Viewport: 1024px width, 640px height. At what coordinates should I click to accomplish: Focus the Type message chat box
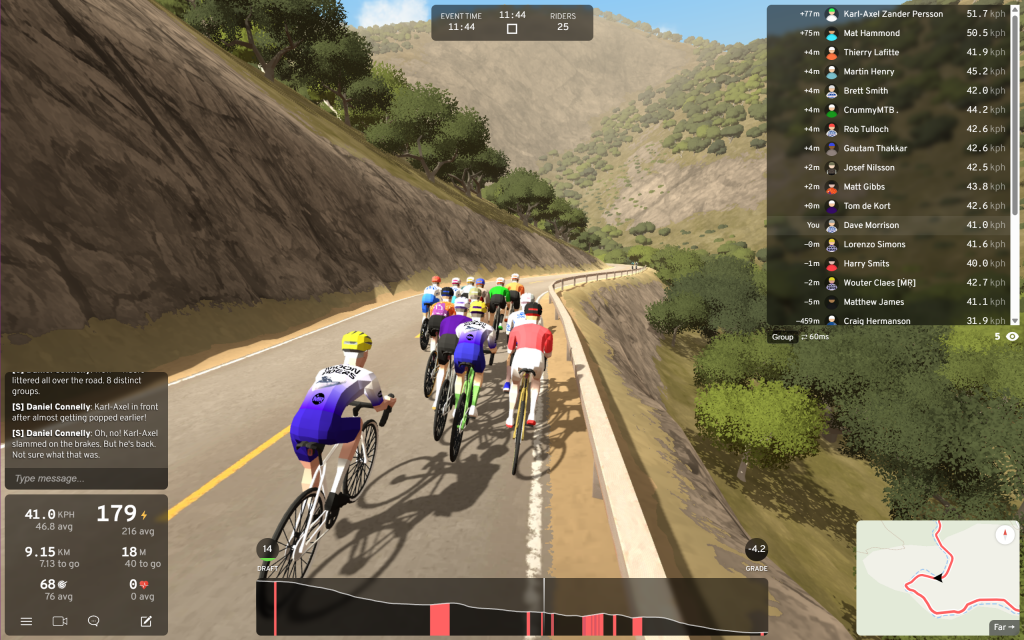(x=85, y=479)
